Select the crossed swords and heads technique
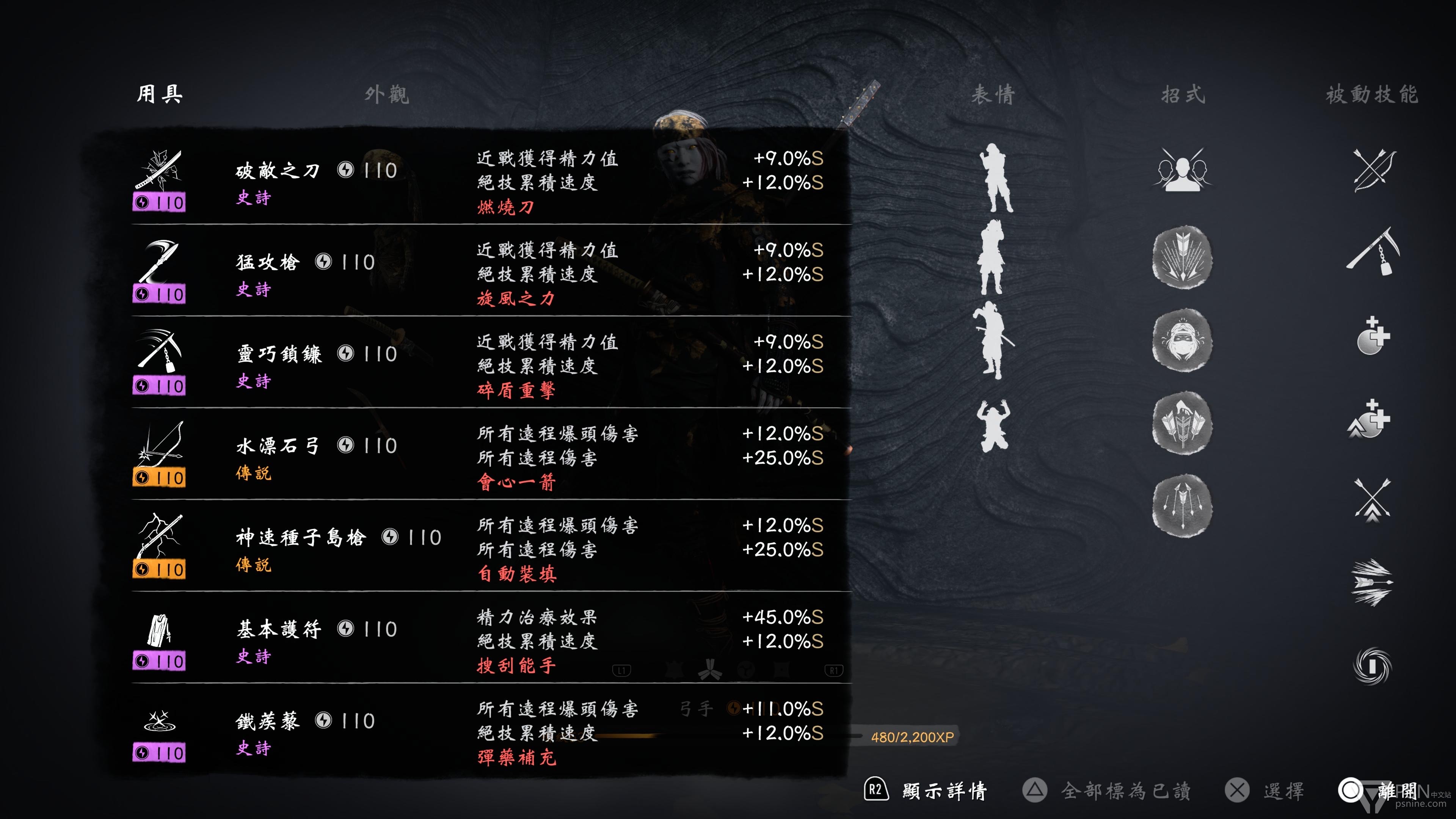This screenshot has height=819, width=1456. (1182, 169)
